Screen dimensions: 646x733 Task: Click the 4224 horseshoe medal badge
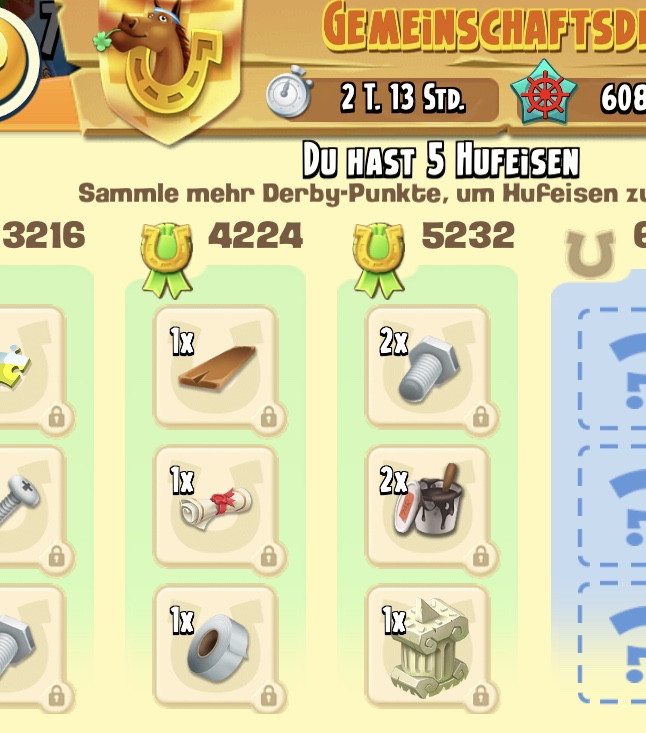click(x=166, y=258)
